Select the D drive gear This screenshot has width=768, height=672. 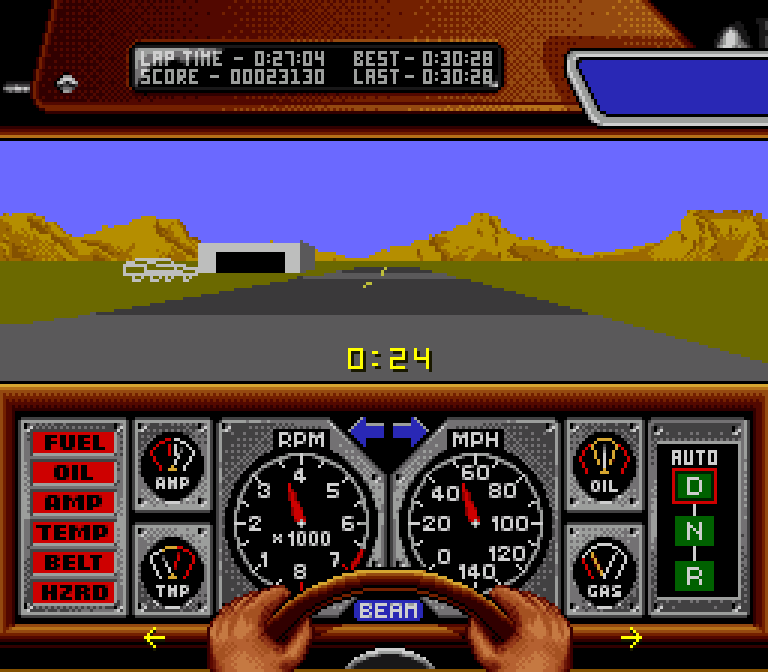click(x=694, y=487)
